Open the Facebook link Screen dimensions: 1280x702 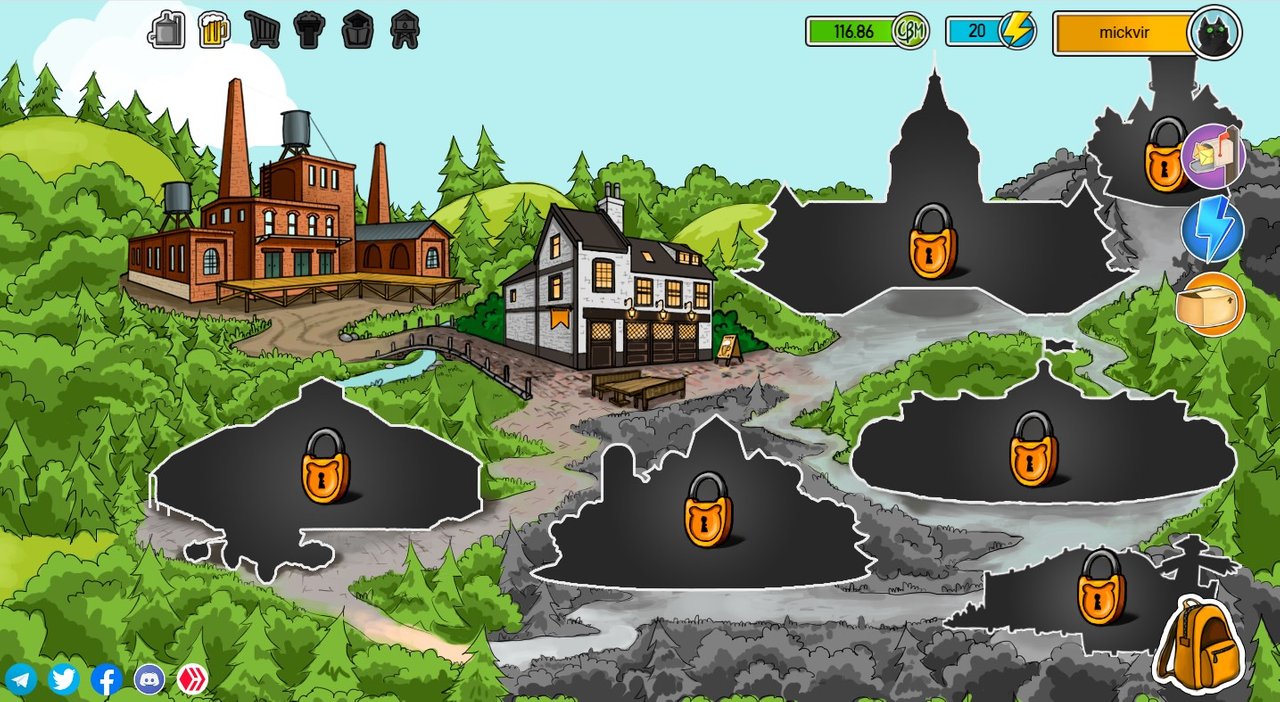pos(107,680)
